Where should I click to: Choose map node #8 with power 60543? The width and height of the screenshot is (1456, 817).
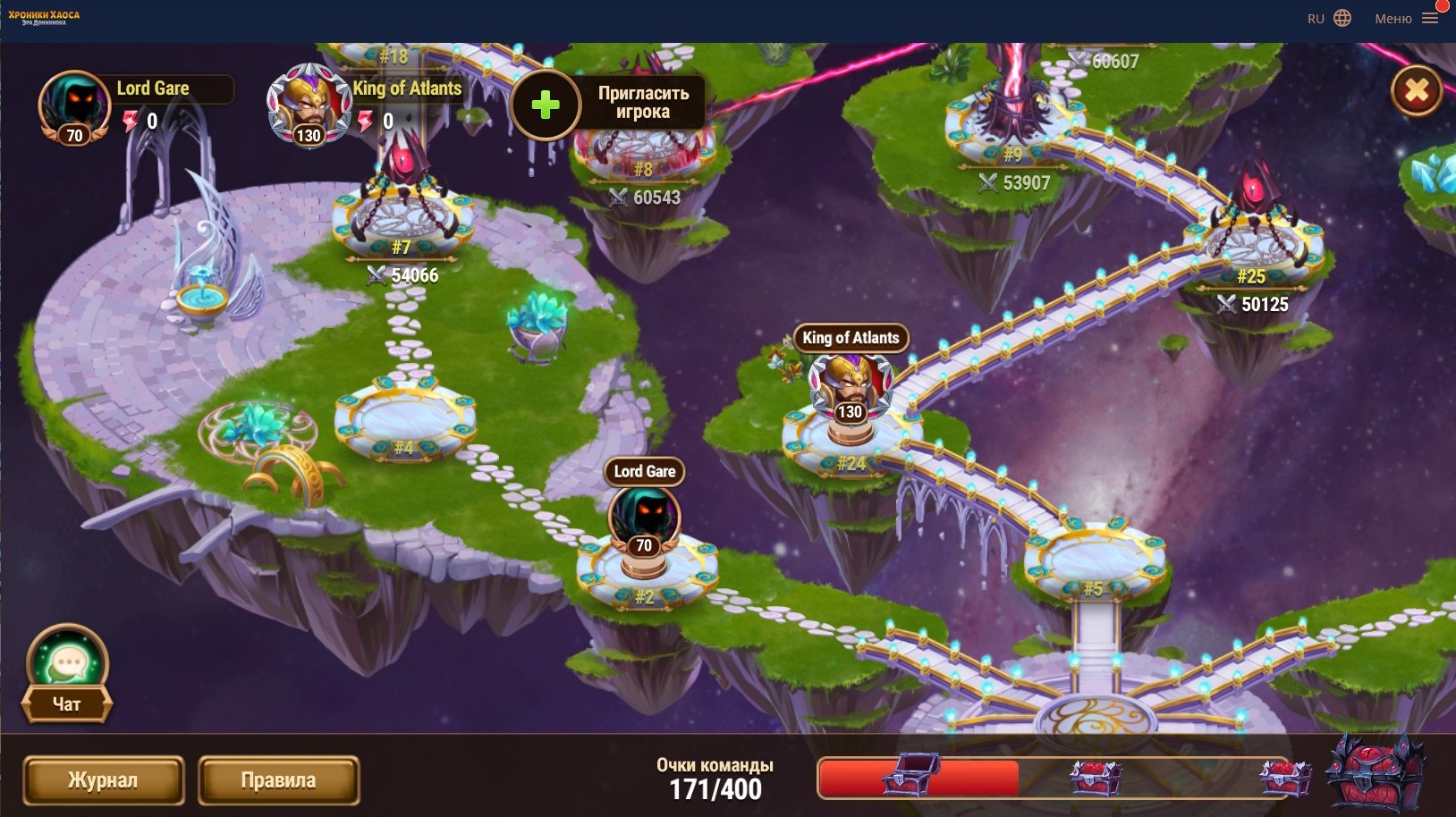[643, 150]
